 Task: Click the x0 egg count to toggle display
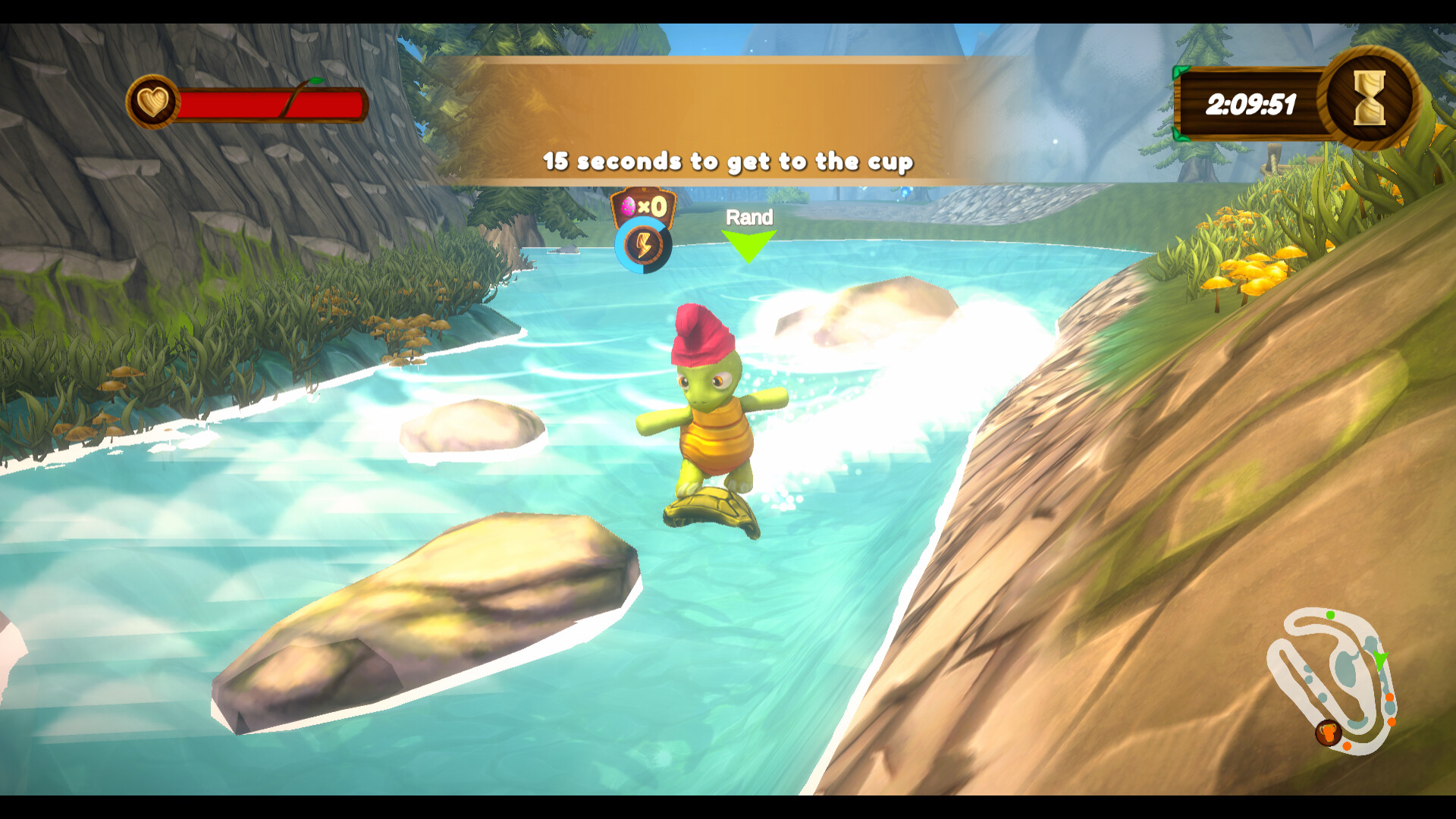tap(654, 206)
